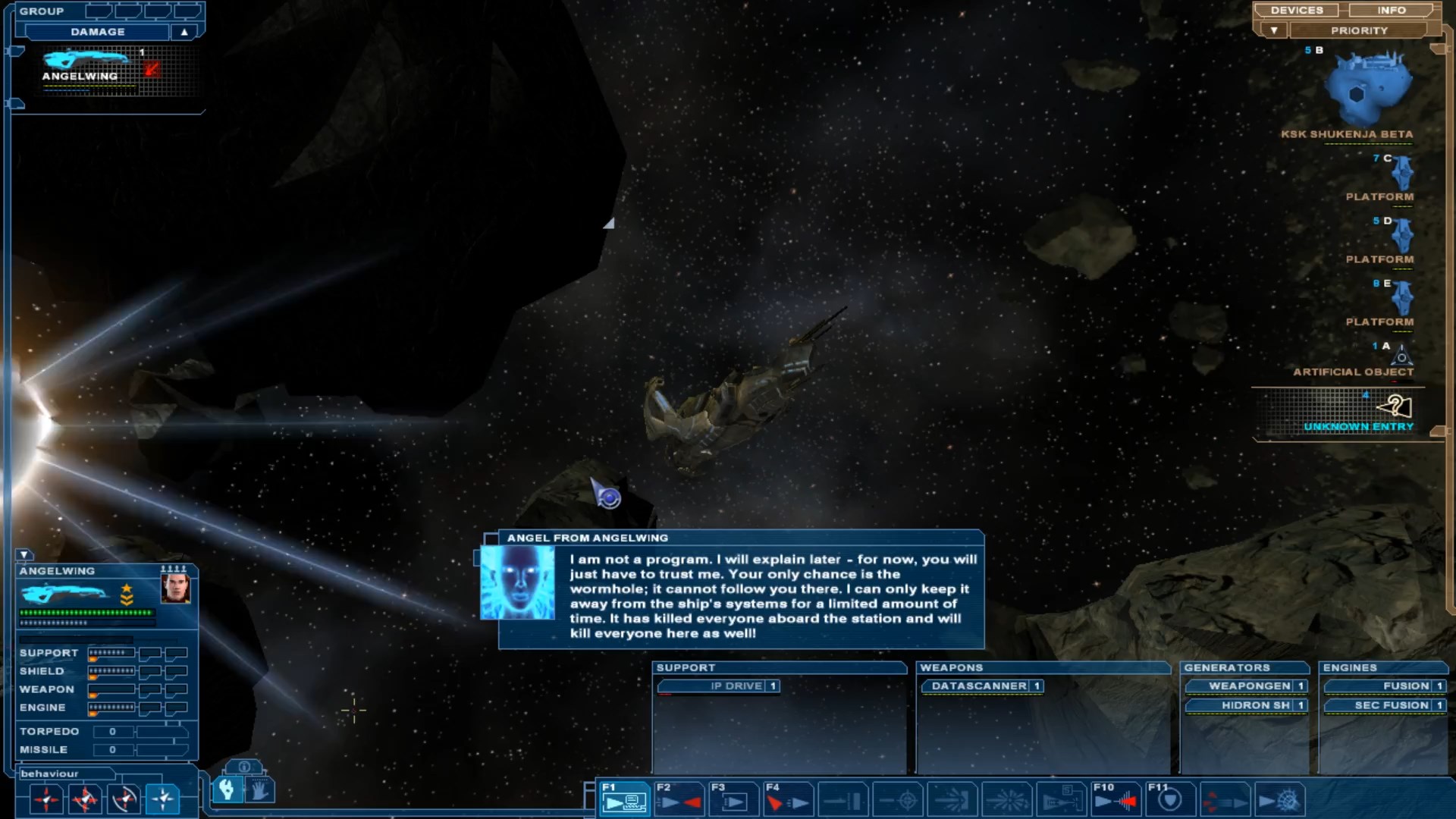
Task: Select the highlighted blue behaviour mode icon
Action: coord(163,799)
